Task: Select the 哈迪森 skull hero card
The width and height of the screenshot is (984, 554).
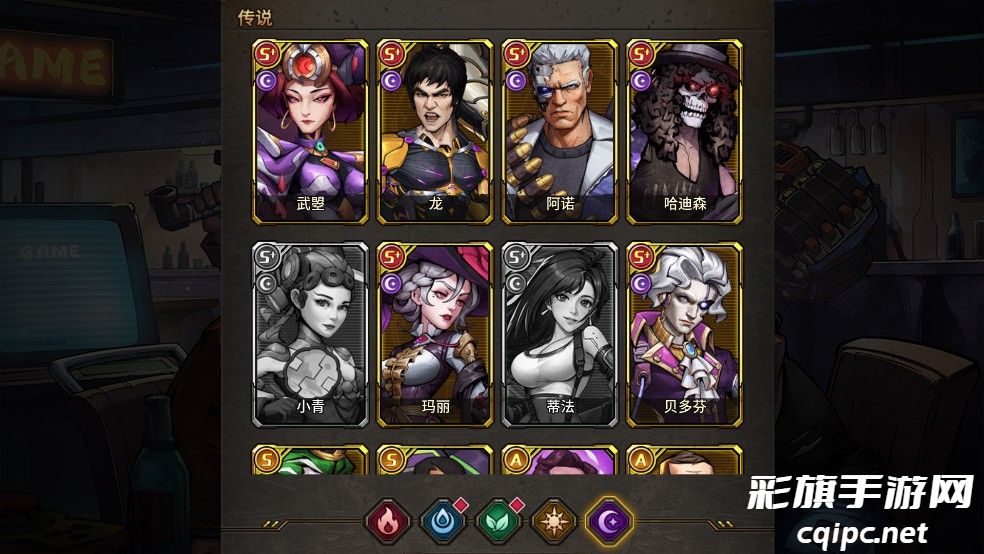Action: [684, 131]
